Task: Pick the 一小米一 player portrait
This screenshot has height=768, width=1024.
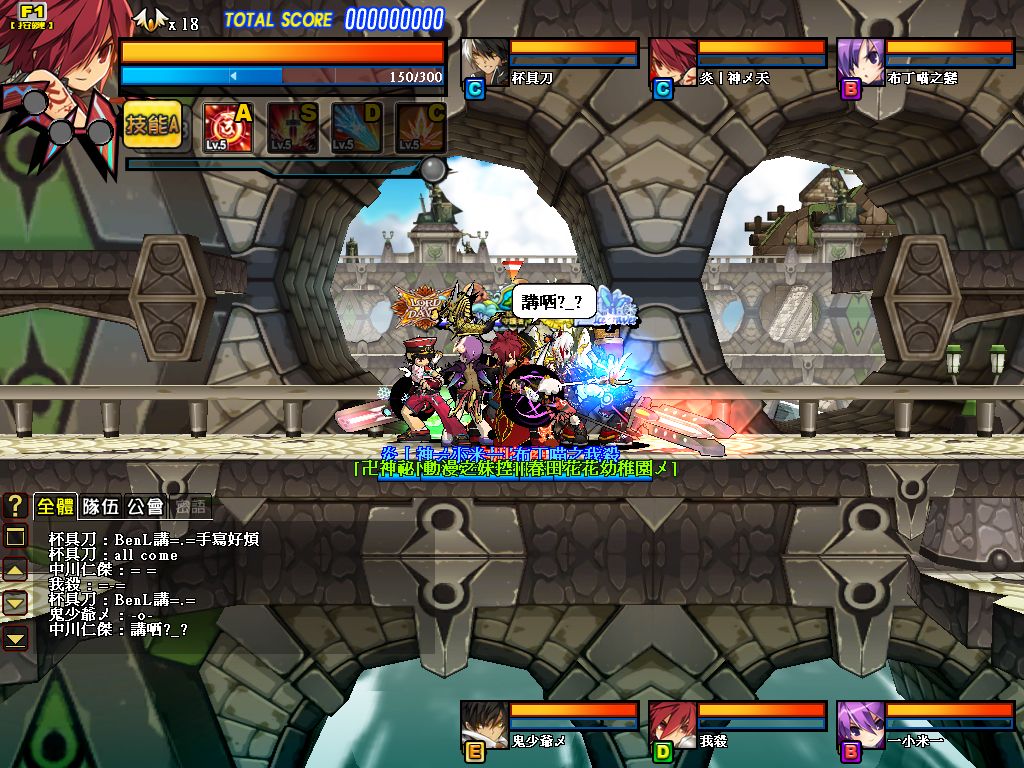Action: coord(860,725)
